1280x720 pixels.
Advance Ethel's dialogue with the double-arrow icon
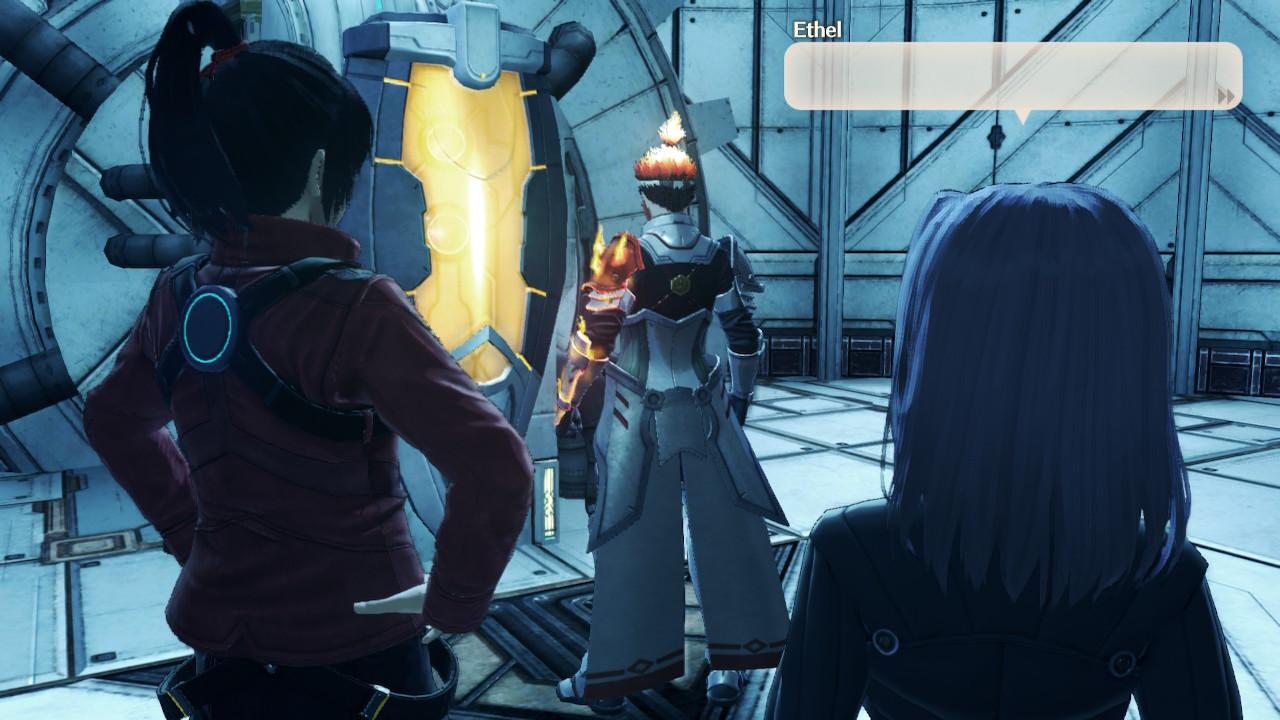pyautogui.click(x=1225, y=96)
